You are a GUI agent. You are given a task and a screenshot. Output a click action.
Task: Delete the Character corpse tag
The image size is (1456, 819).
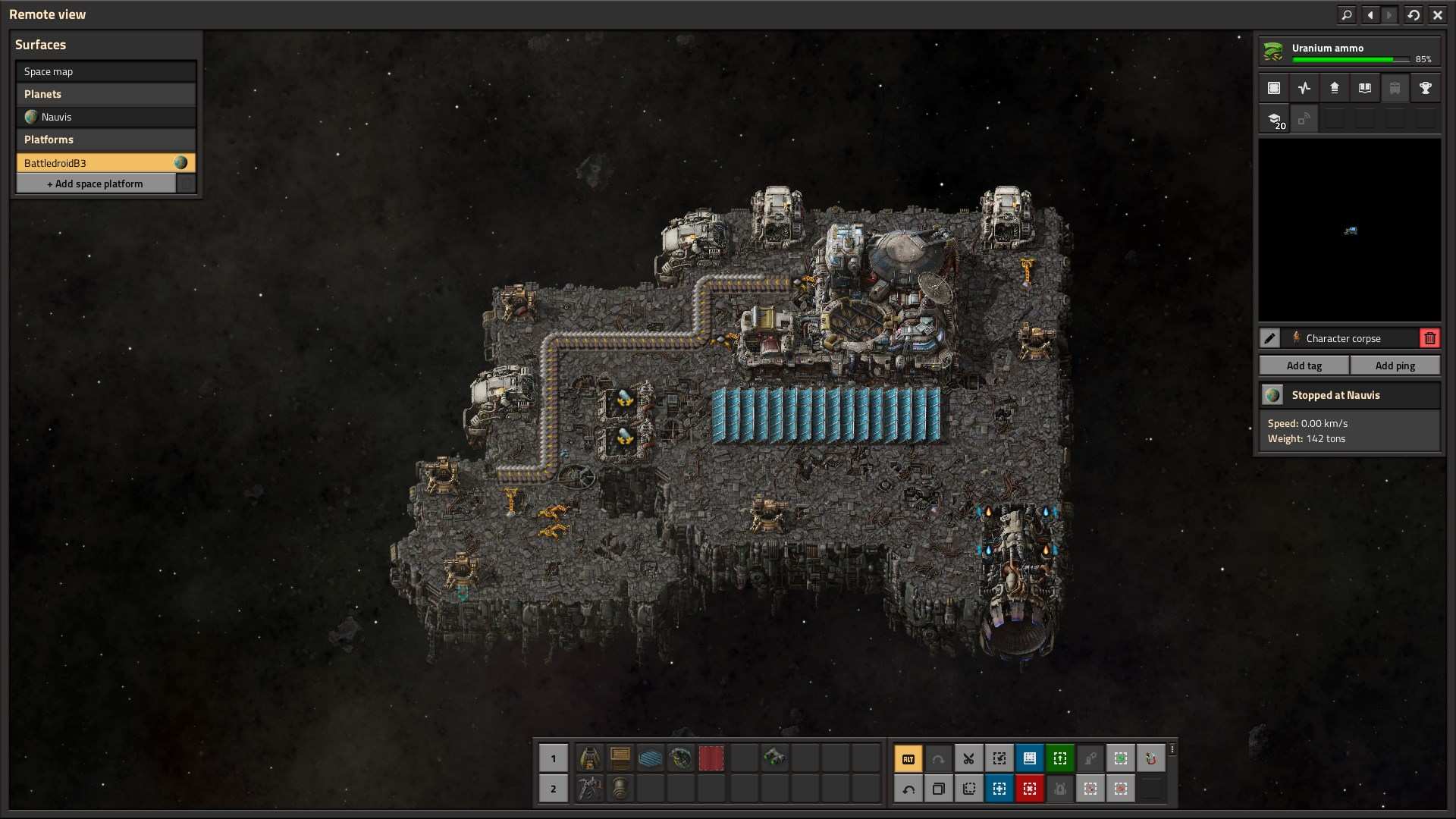pyautogui.click(x=1429, y=338)
